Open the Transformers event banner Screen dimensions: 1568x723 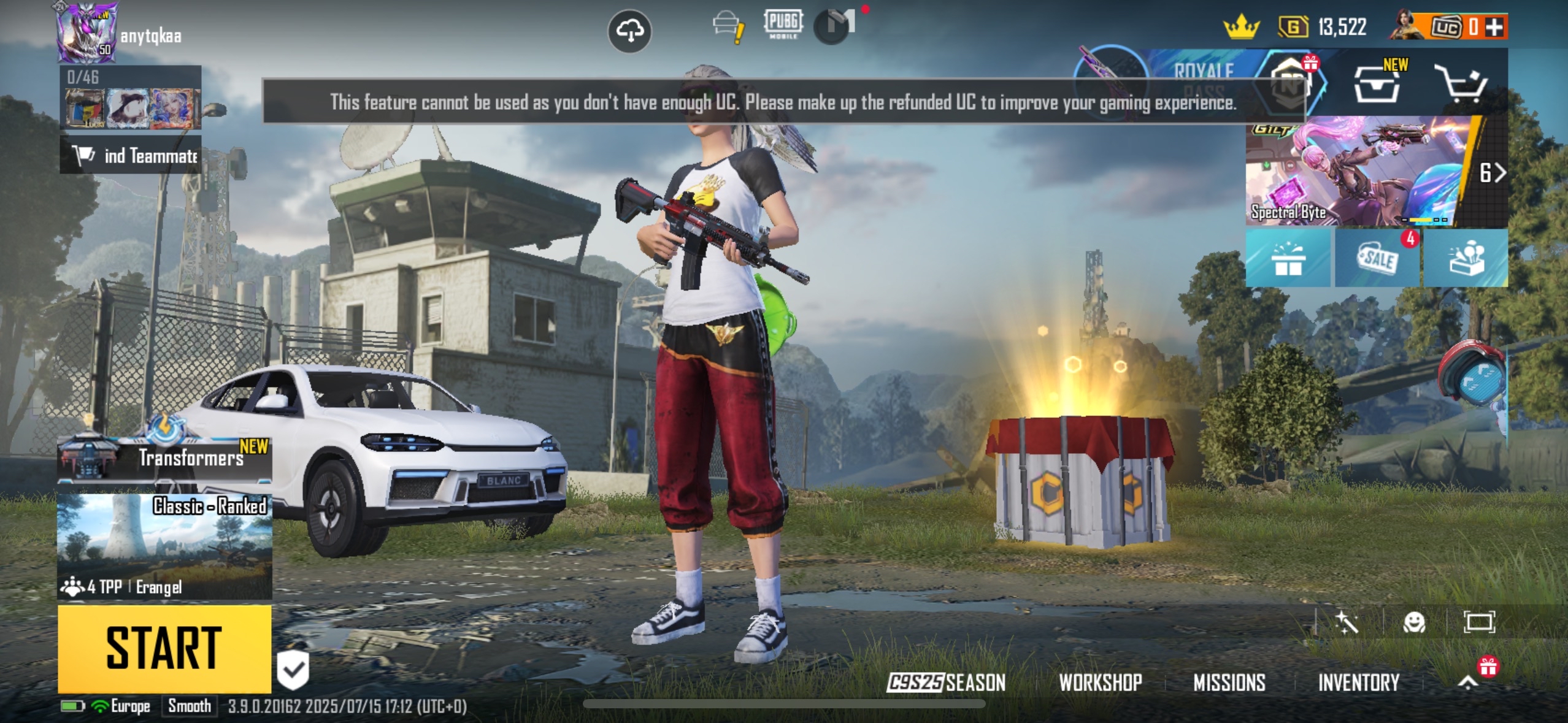point(164,457)
